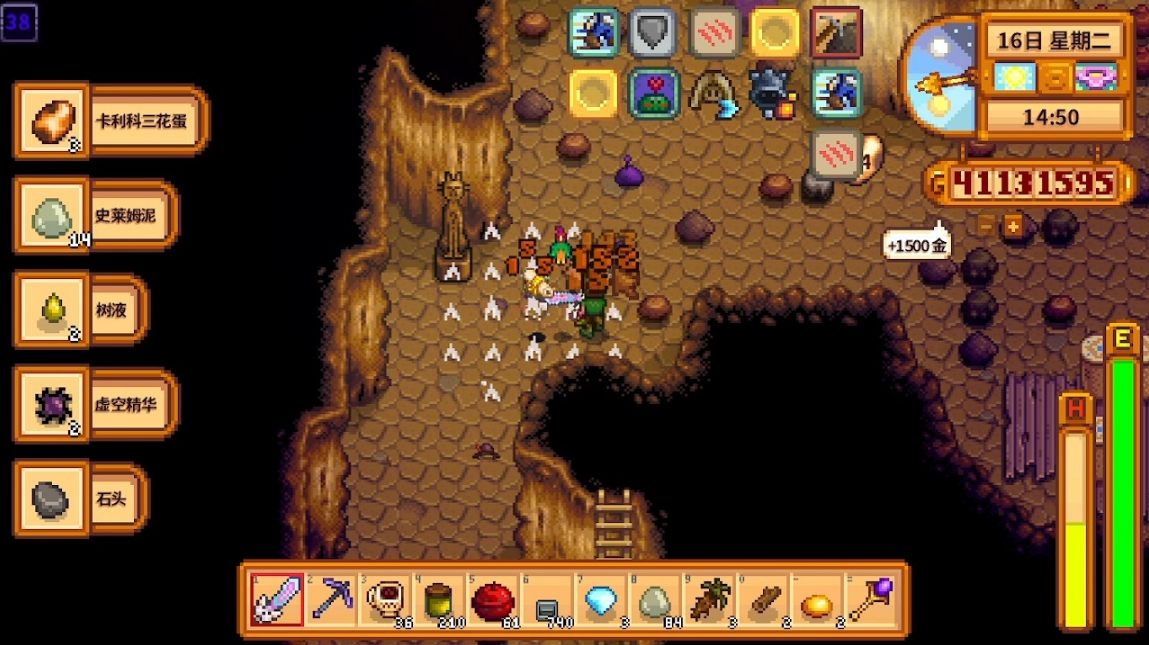
Task: Click the grey shield defense buff icon
Action: (653, 33)
